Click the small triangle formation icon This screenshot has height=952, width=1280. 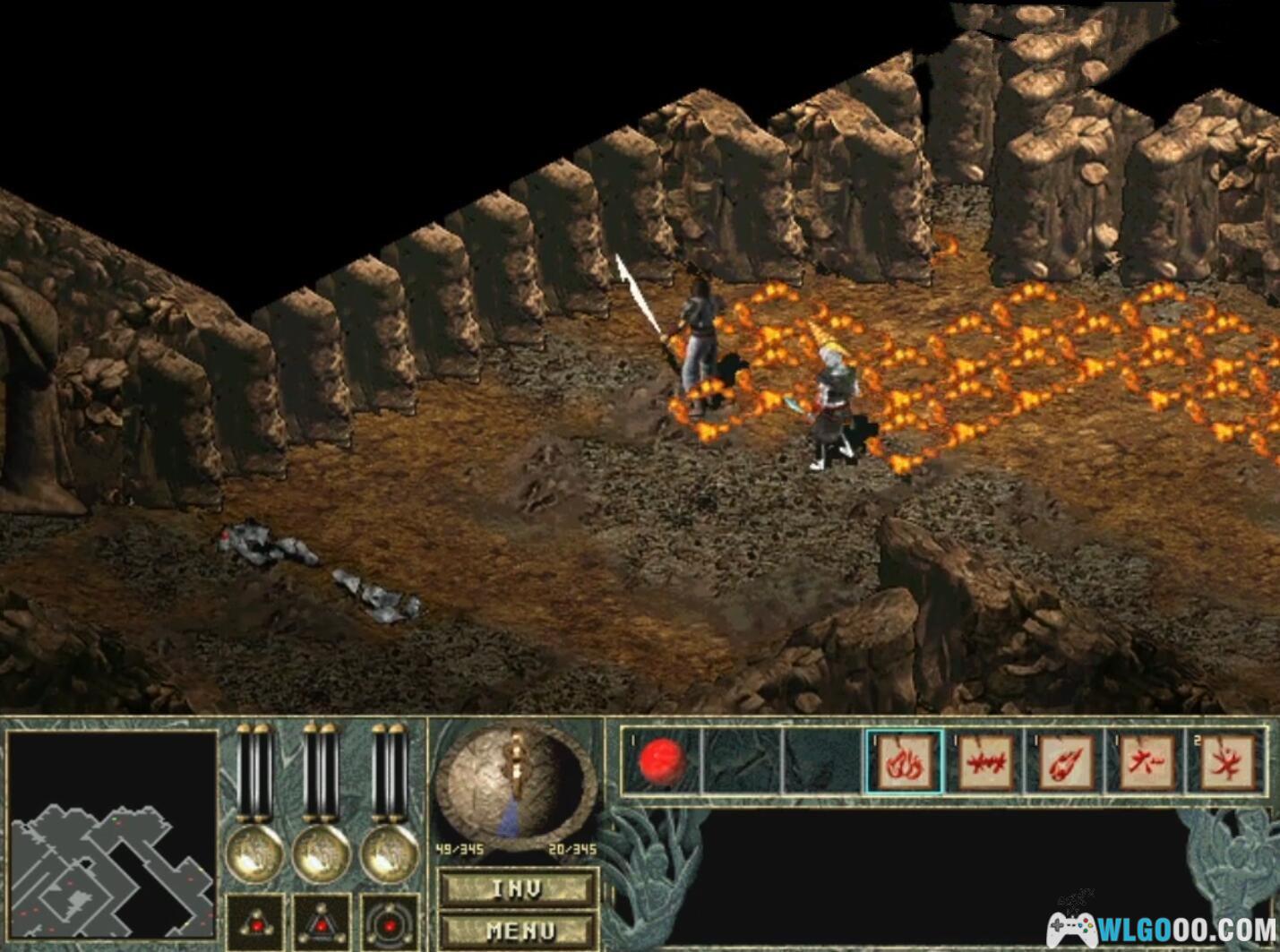255,922
